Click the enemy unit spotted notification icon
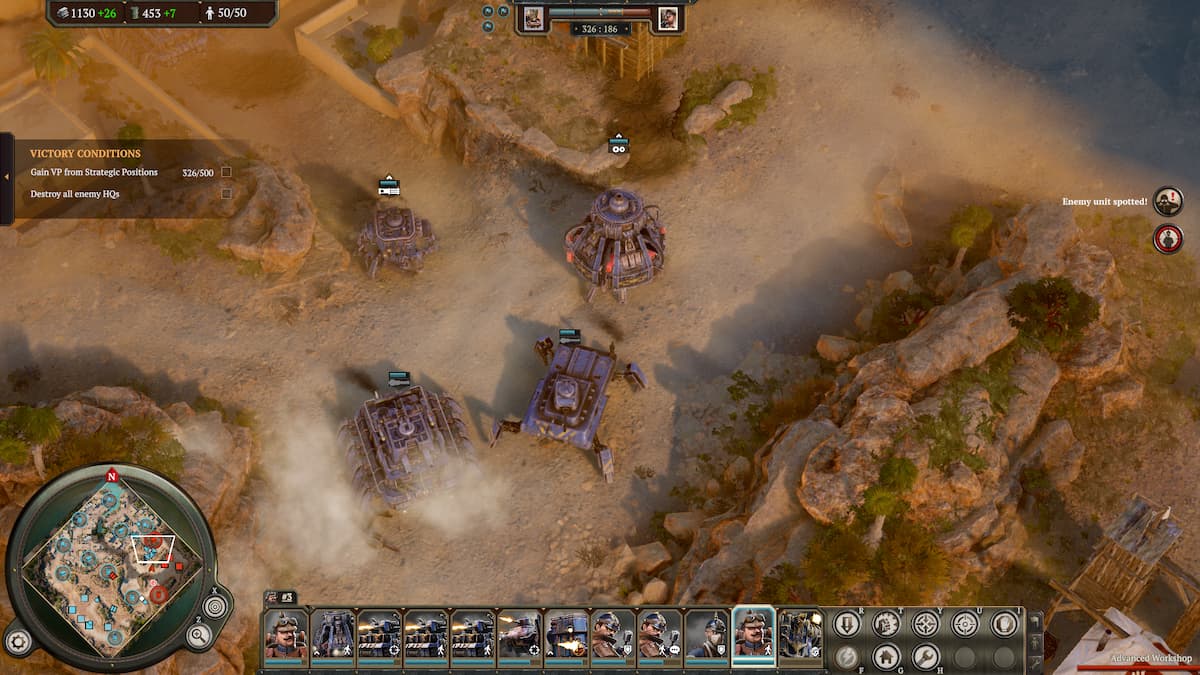Screen dimensions: 1200x675 click(1167, 202)
